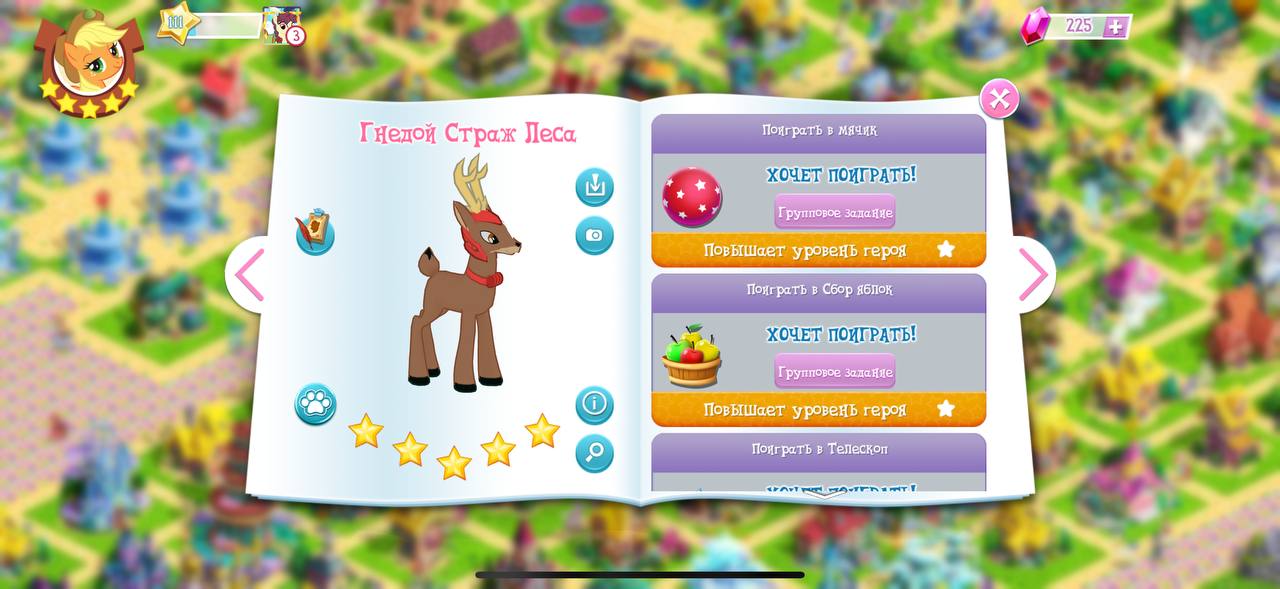The height and width of the screenshot is (589, 1280).
Task: Go to the next character with the right arrow
Action: 1032,275
